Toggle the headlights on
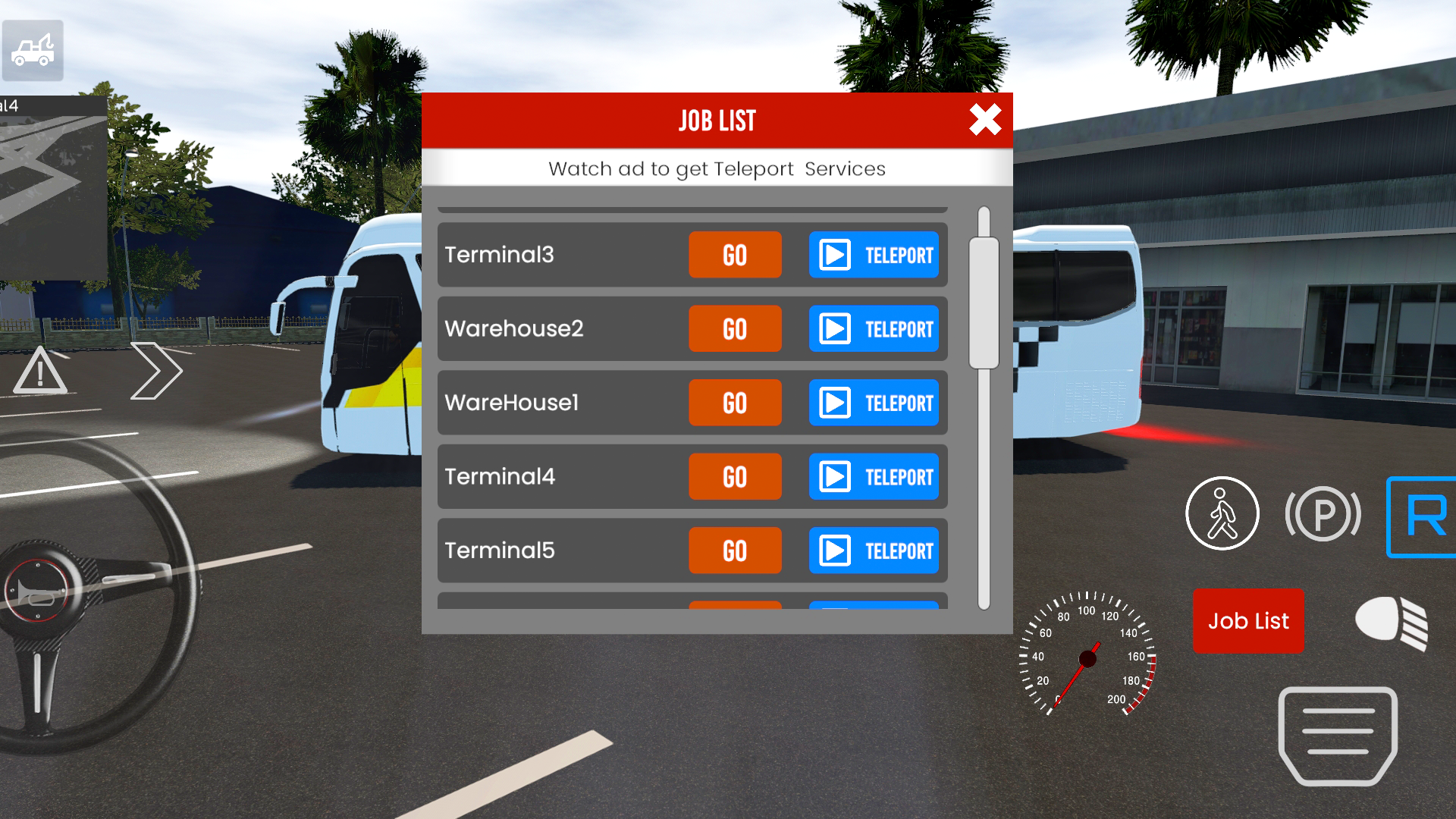The height and width of the screenshot is (819, 1456). point(1392,621)
